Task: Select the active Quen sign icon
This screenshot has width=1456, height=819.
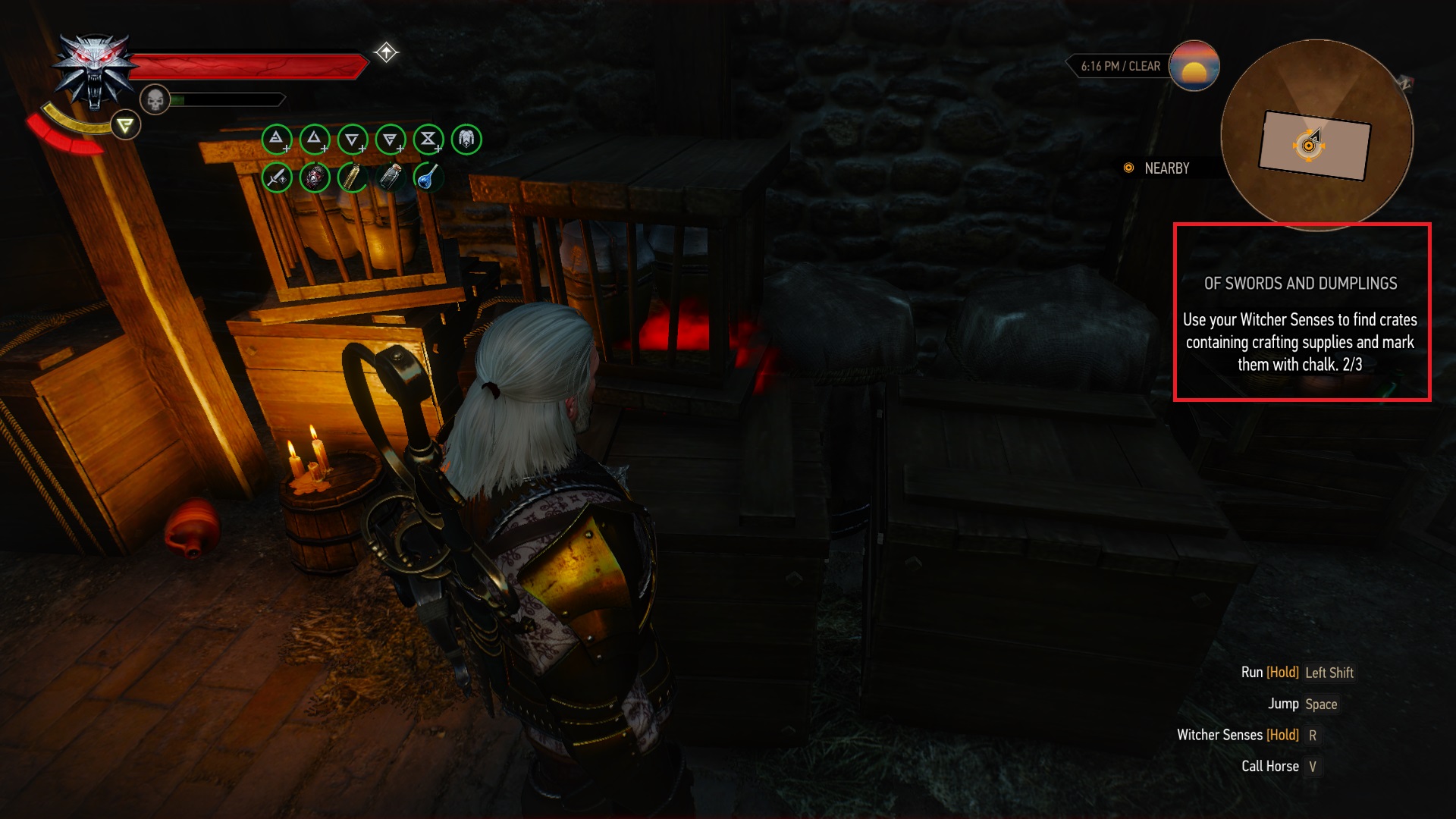Action: [x=126, y=125]
